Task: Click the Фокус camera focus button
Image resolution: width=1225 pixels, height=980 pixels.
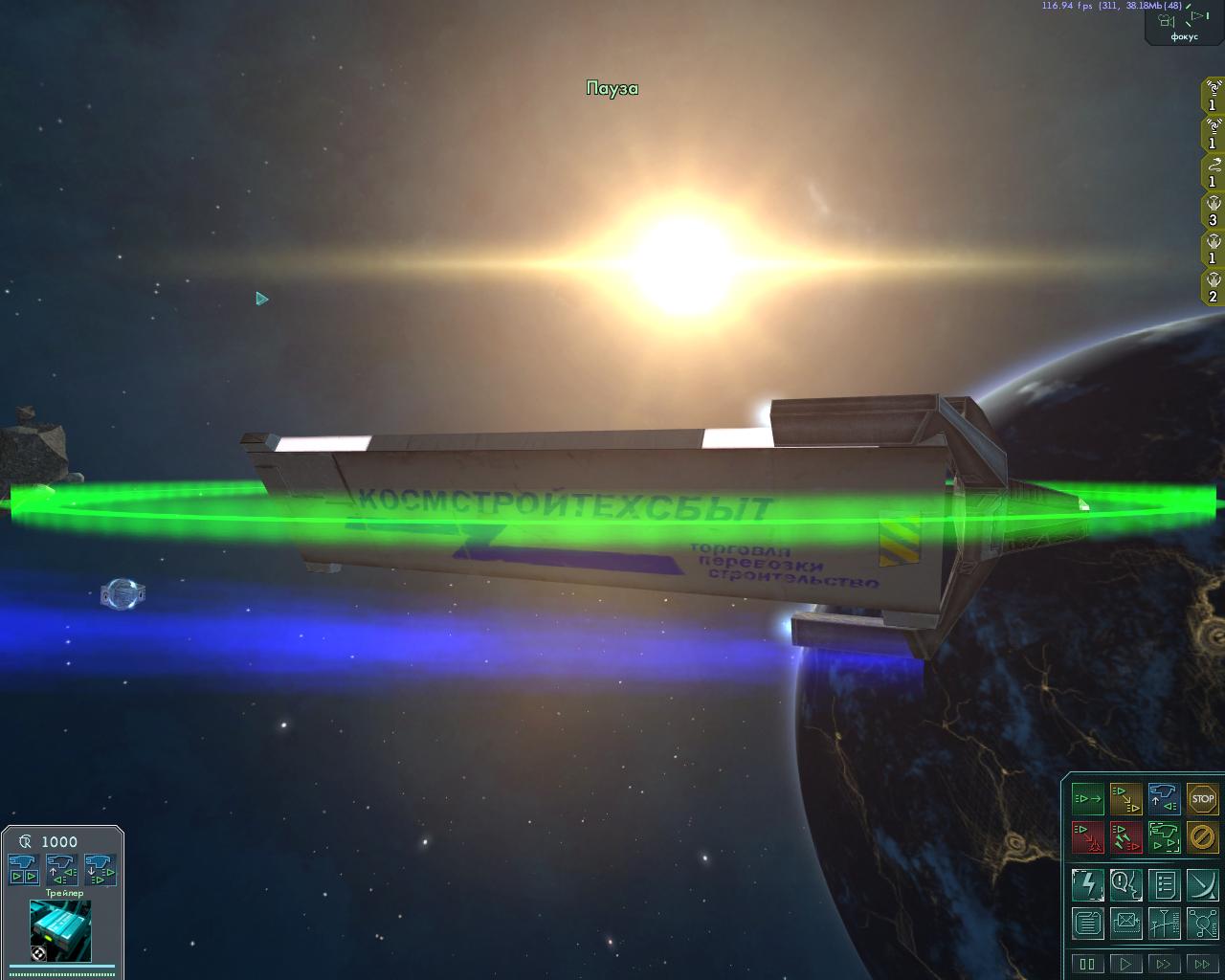Action: coord(1184,23)
